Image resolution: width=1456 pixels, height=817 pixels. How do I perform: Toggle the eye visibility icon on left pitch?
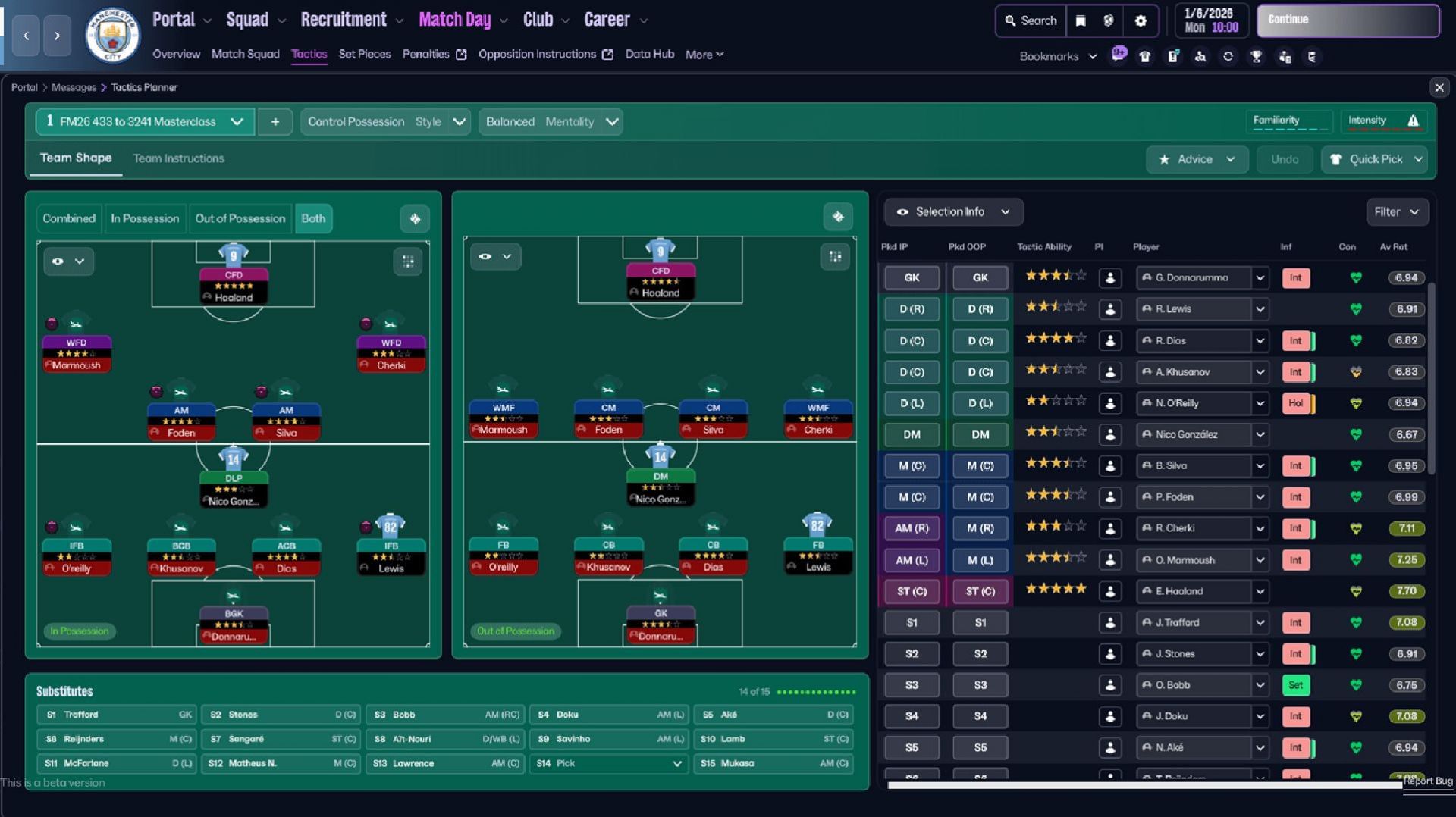coord(58,261)
